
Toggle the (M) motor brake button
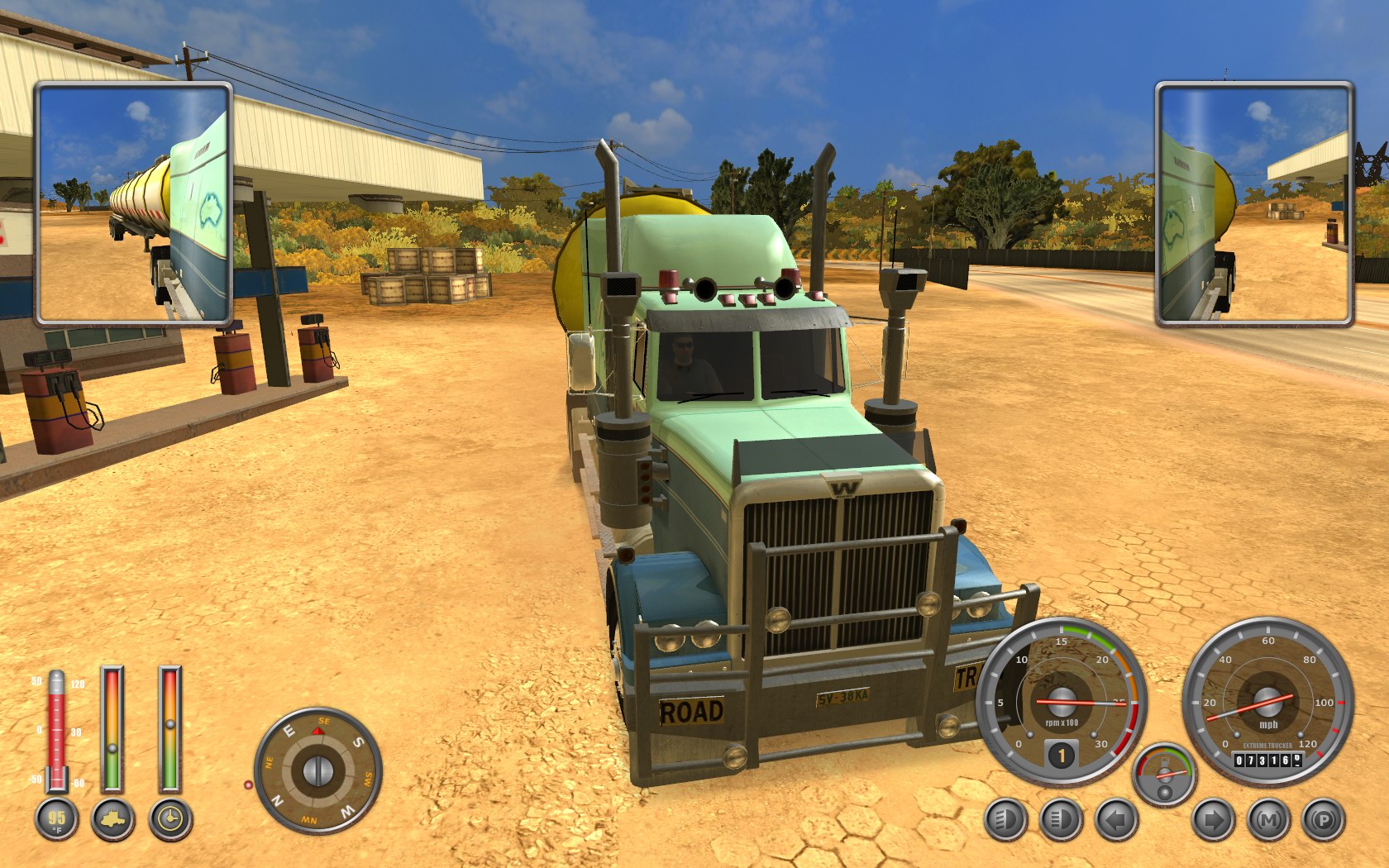[1268, 820]
